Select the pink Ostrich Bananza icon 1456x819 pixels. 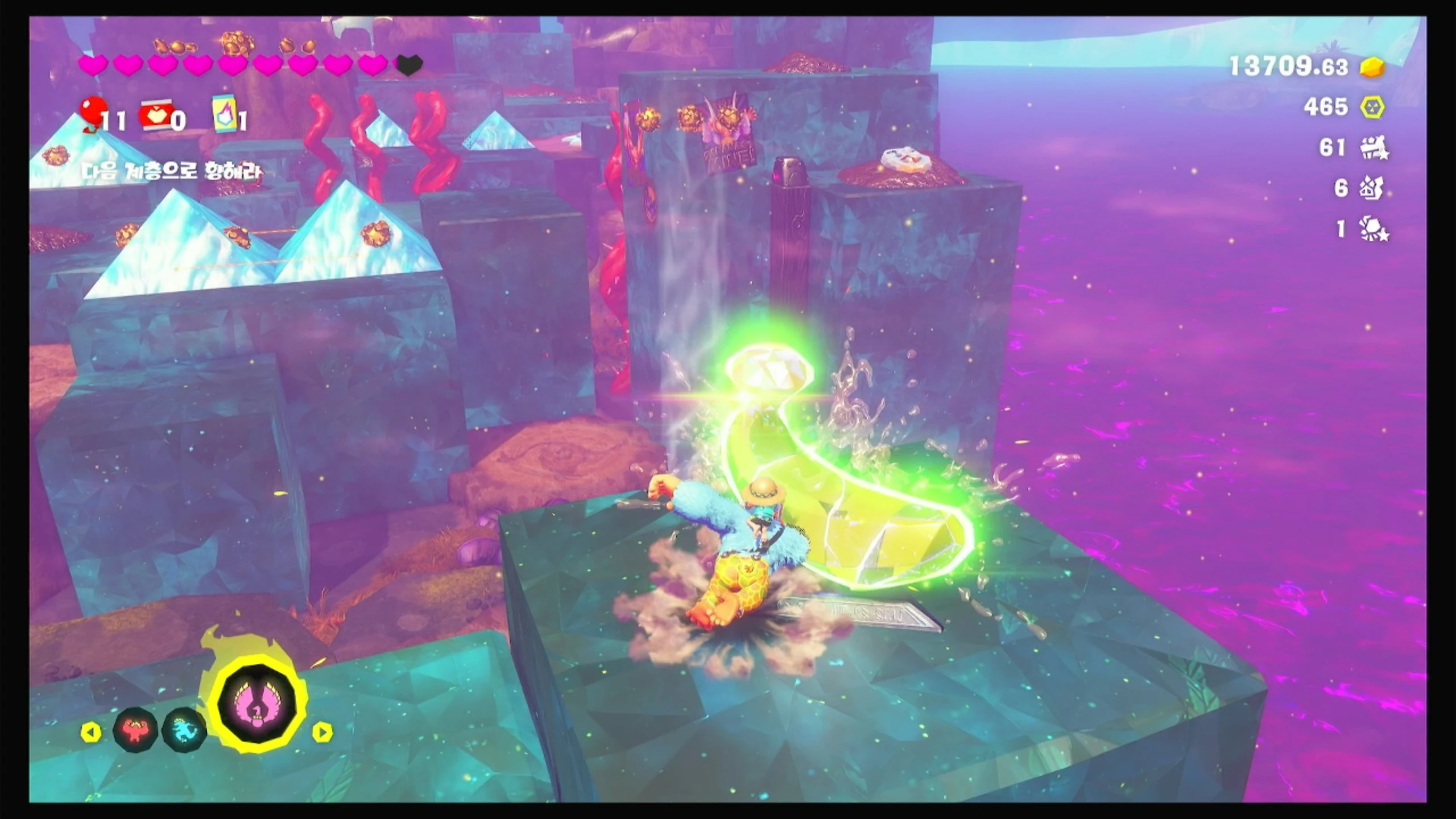259,704
